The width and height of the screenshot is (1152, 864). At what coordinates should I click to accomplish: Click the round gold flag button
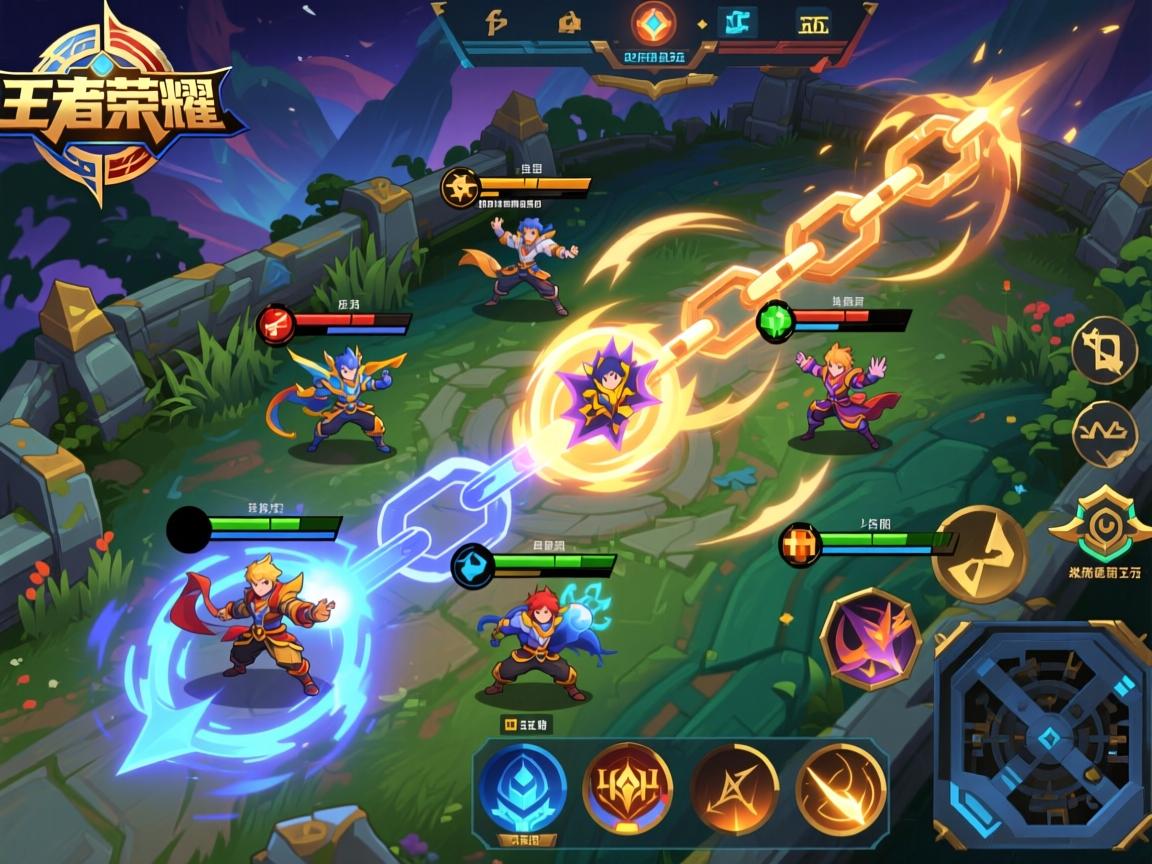tap(1105, 351)
